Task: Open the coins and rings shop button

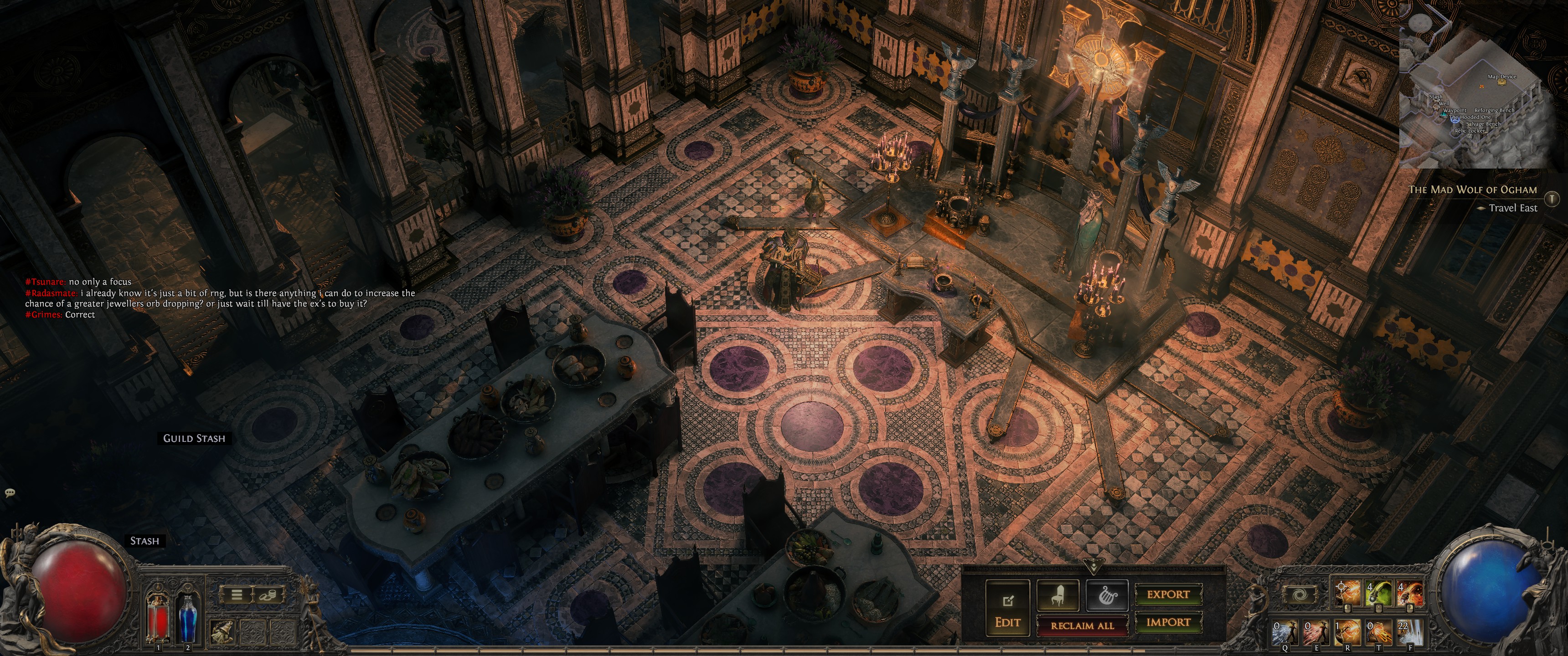Action: point(268,594)
